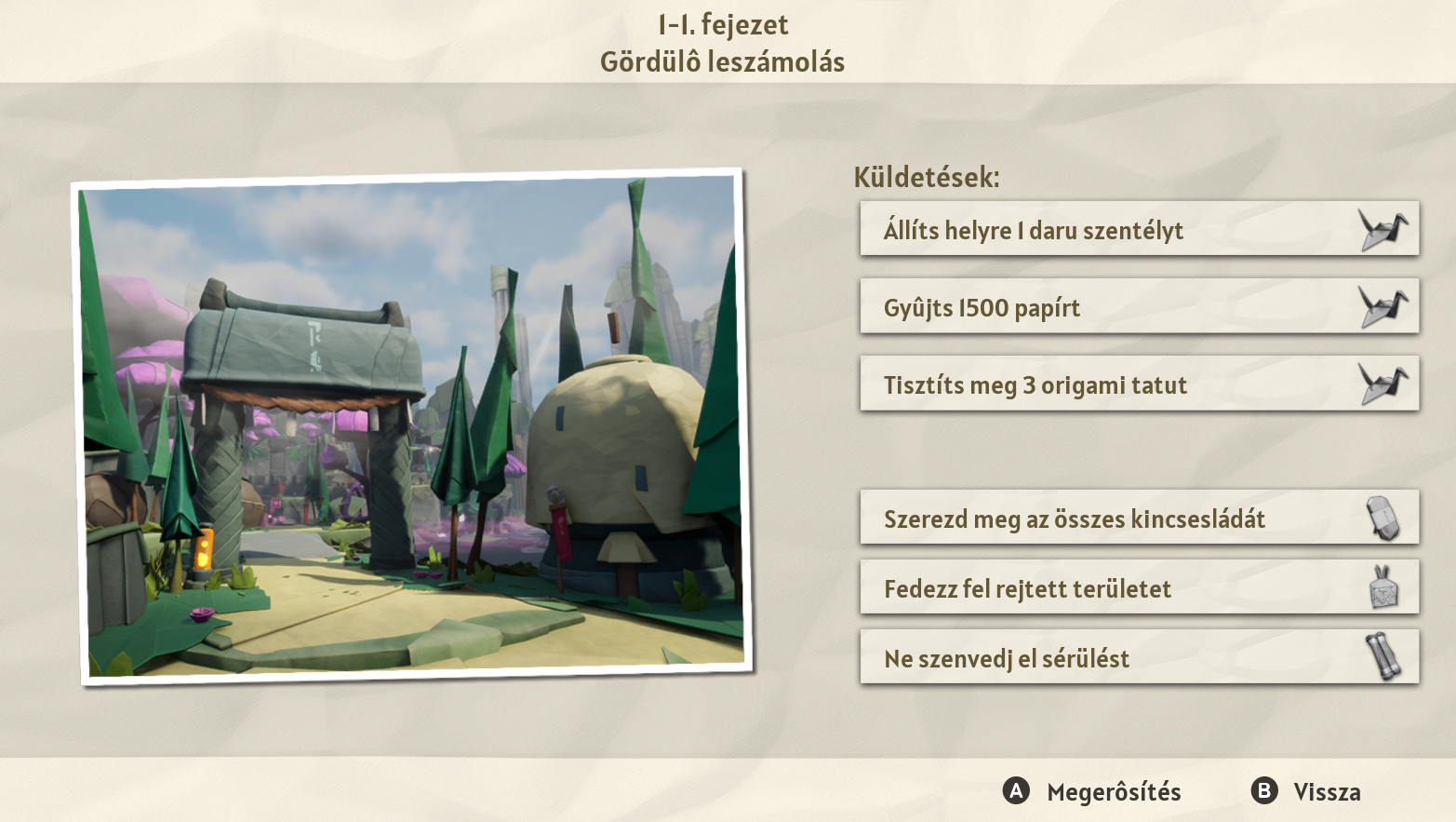Select the 'Fedezz fel rejtett területet' objective

pos(1139,587)
